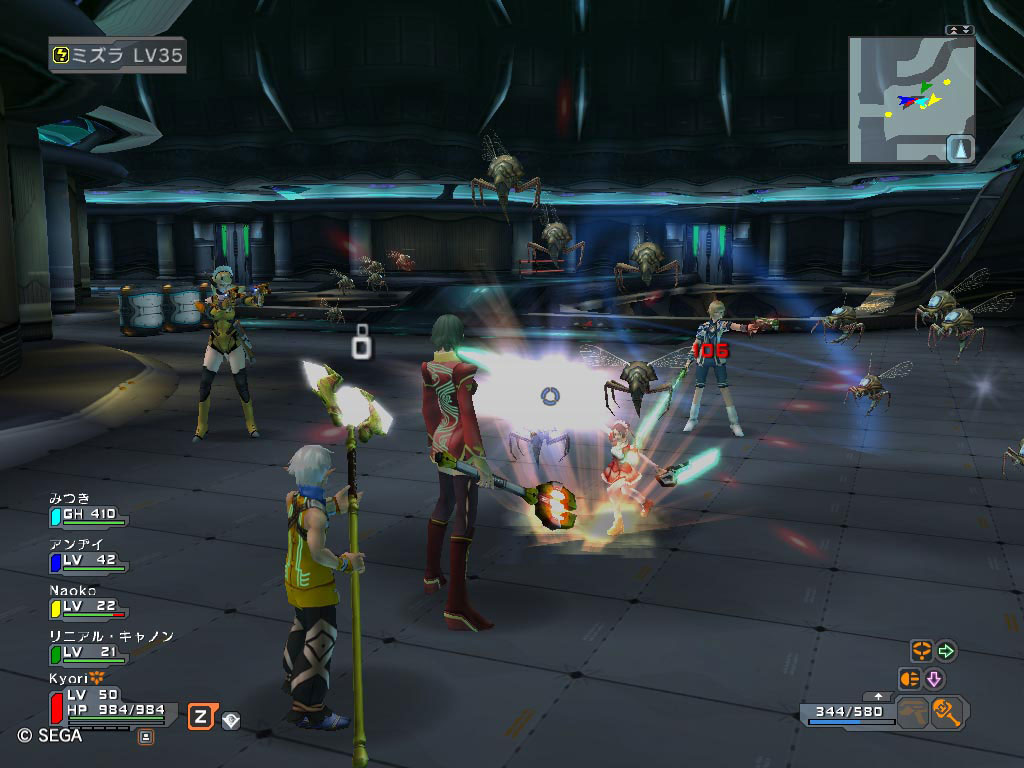
Task: Activate the orange beam technique icon
Action: [910, 679]
